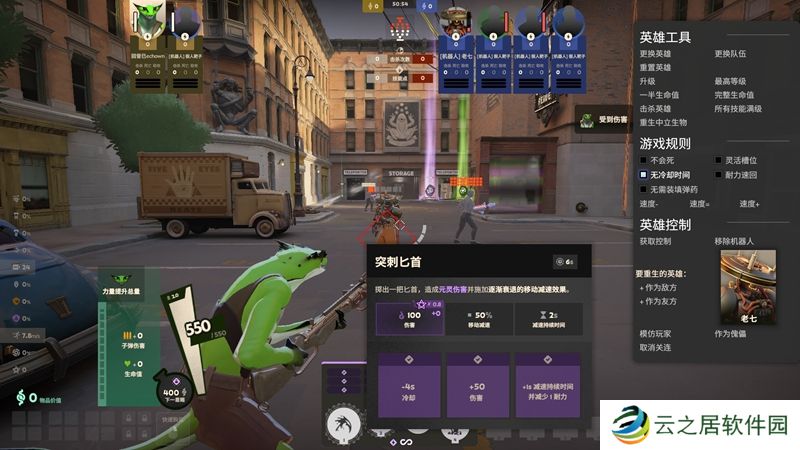
Task: Tick the 灵活槽位 checkbox
Action: pos(718,160)
